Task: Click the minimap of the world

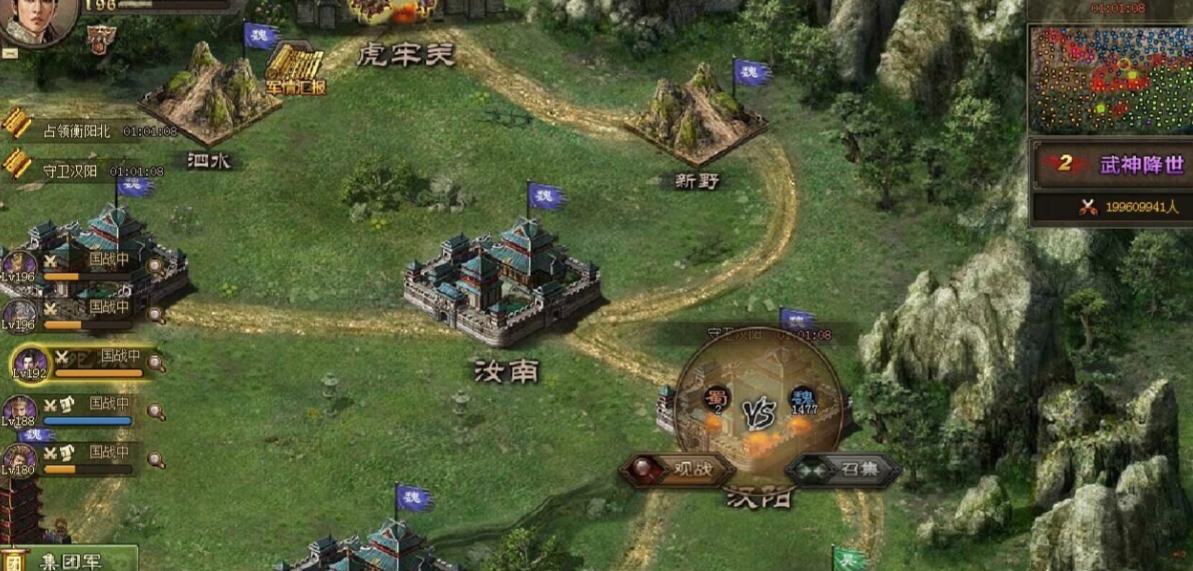Action: 1109,78
